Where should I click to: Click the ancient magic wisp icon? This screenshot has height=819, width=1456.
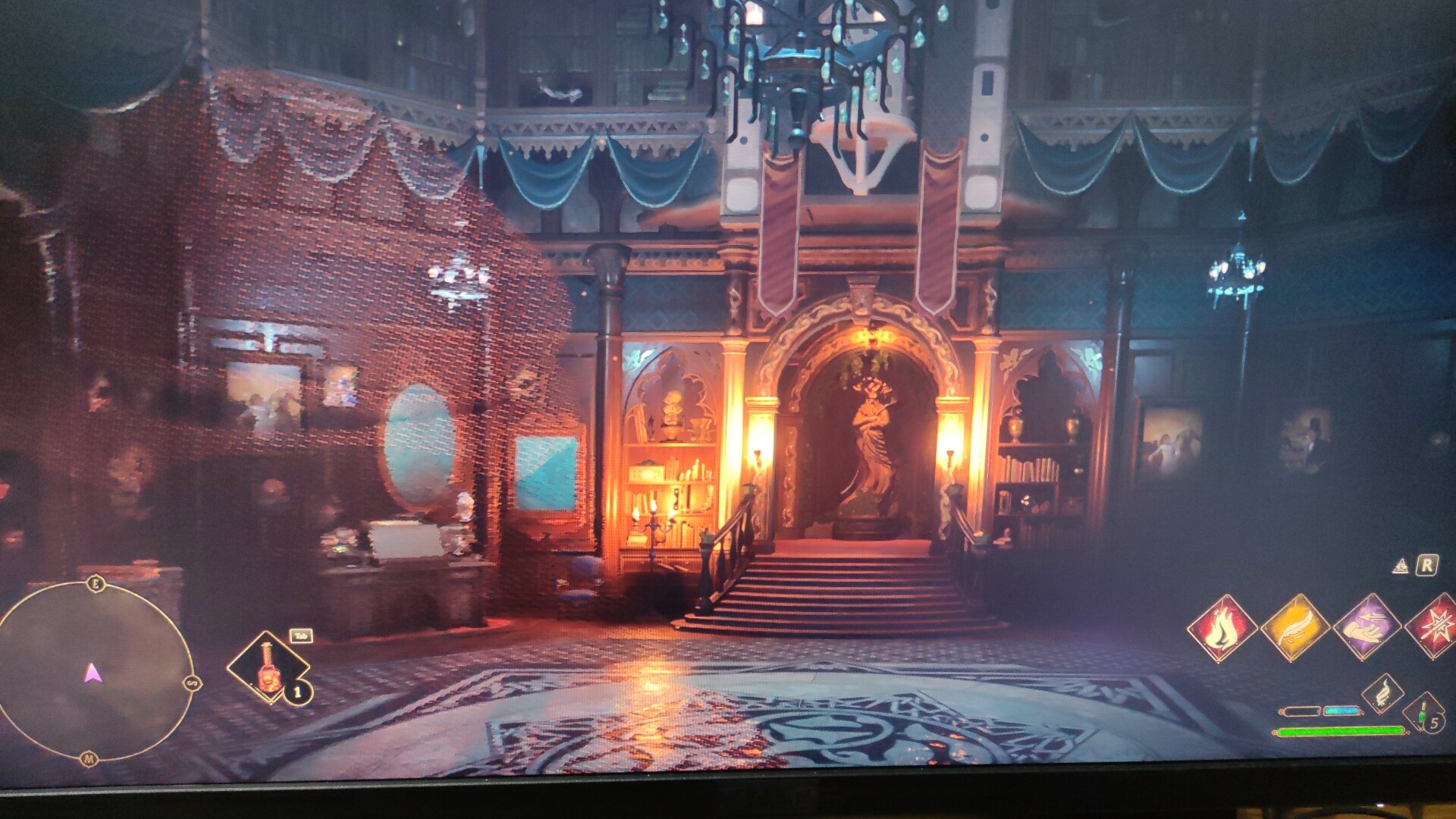[1382, 692]
